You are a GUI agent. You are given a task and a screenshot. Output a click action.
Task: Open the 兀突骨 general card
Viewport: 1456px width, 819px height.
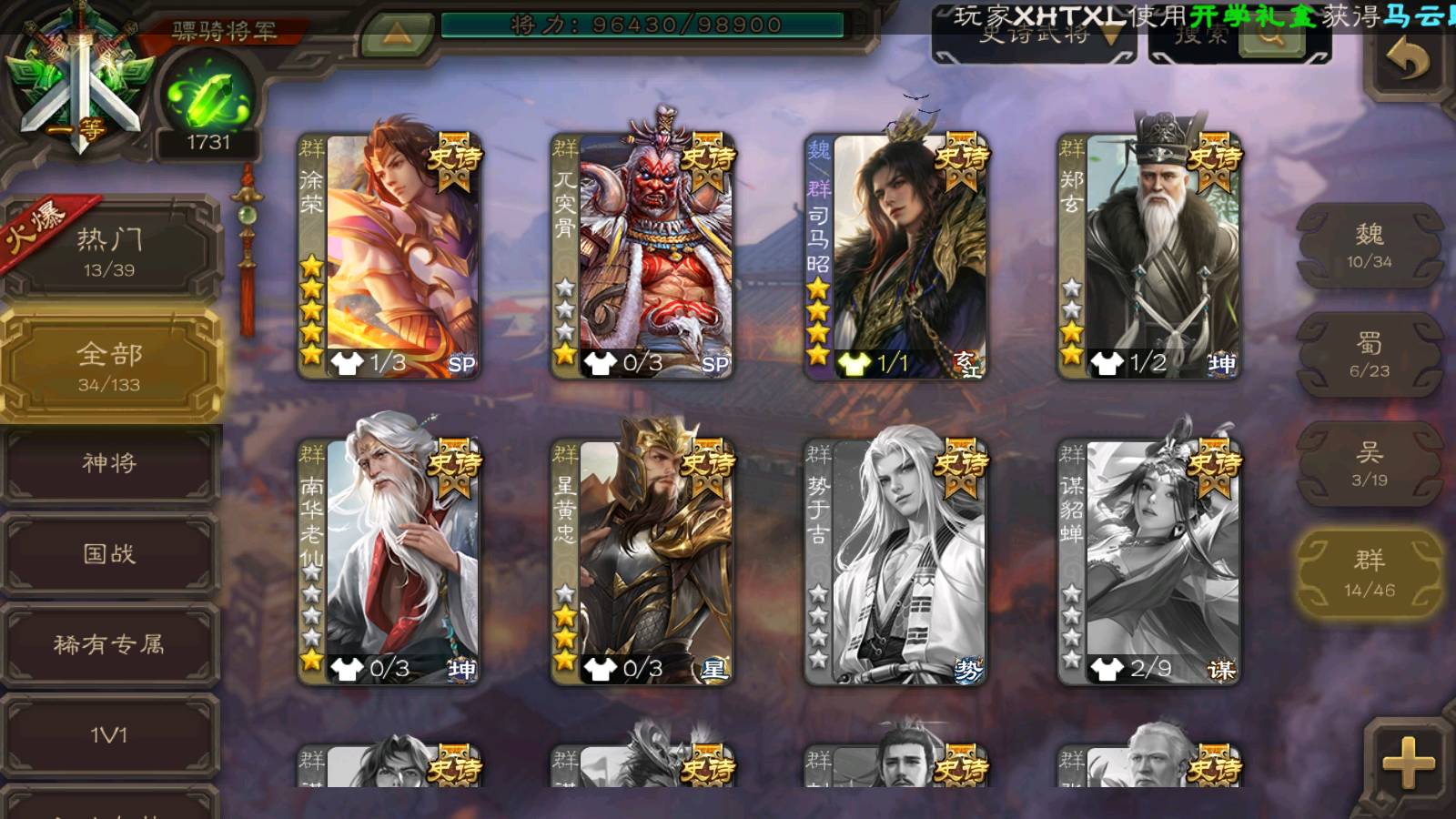(642, 257)
